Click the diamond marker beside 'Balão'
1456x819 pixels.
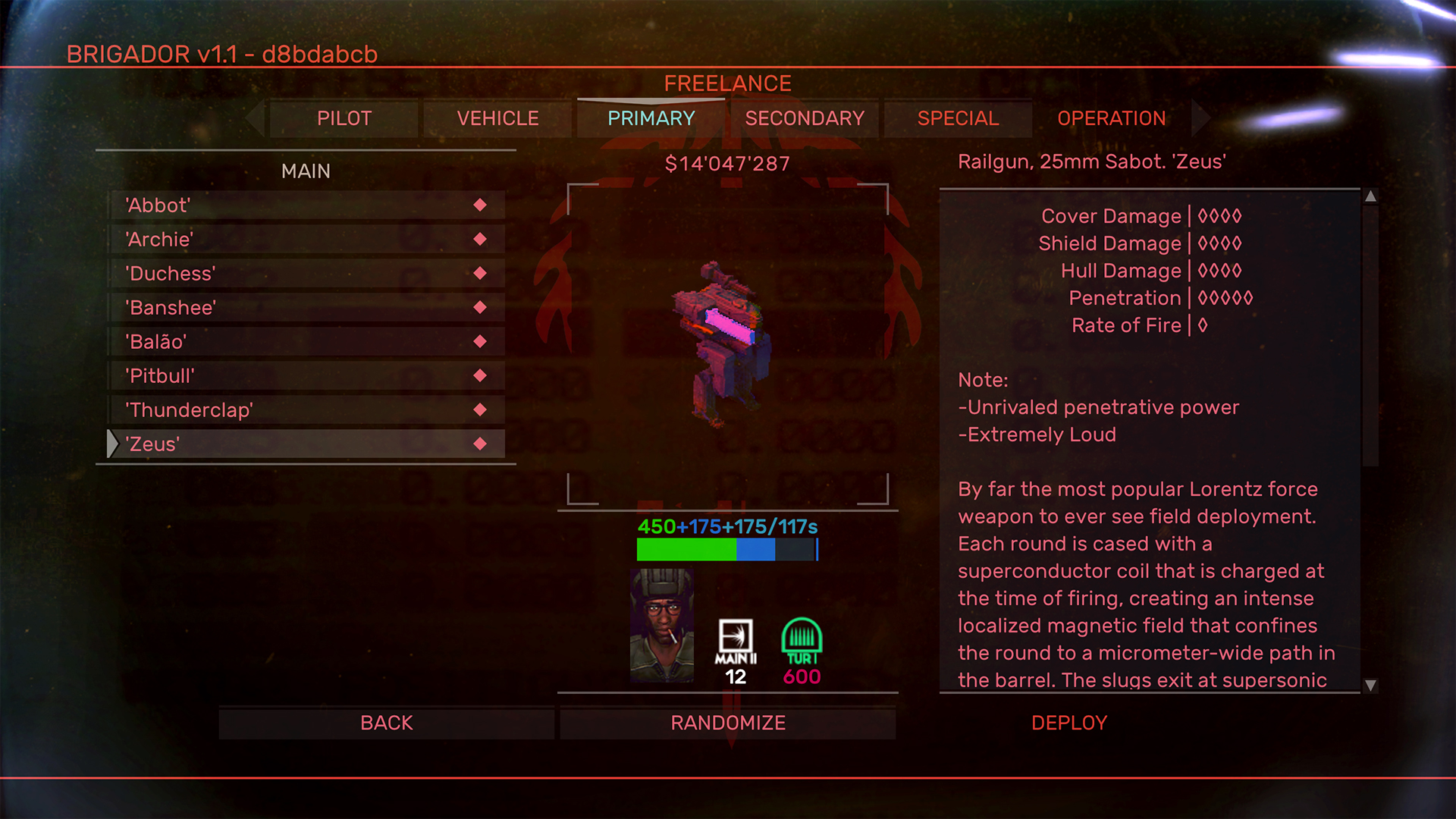pyautogui.click(x=479, y=341)
